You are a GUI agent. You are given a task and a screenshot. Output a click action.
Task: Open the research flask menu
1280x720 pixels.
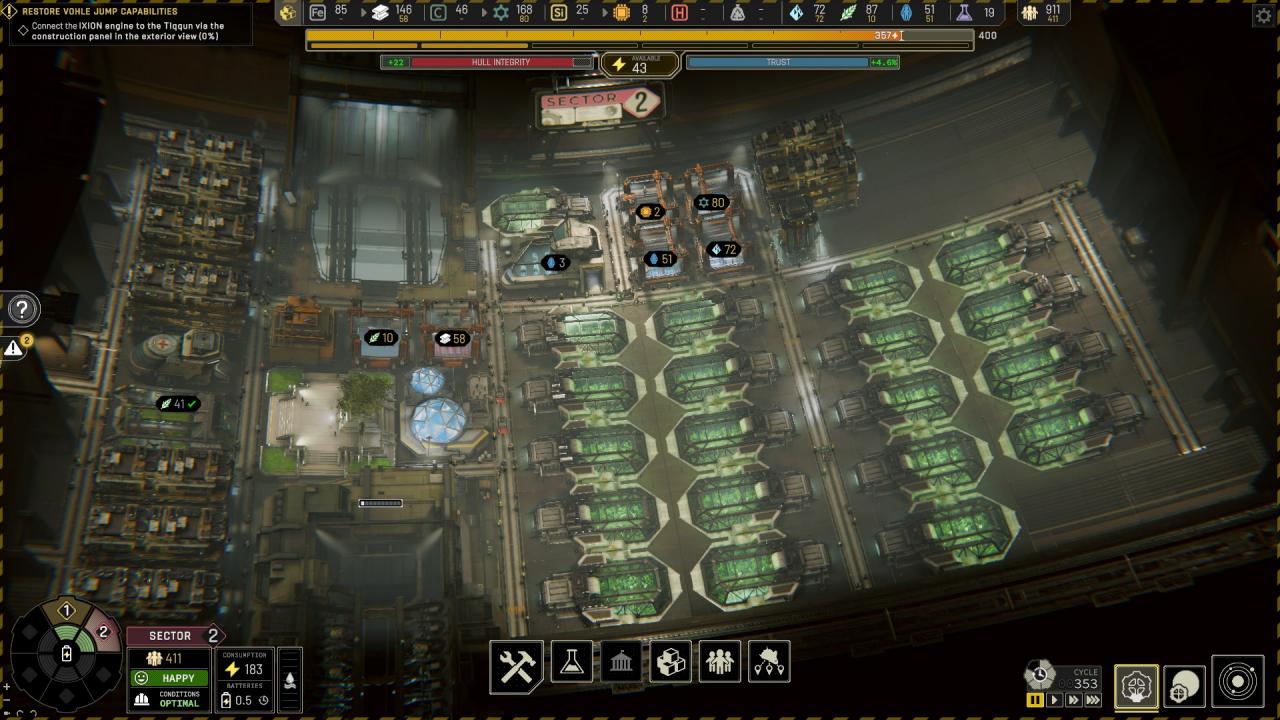572,662
